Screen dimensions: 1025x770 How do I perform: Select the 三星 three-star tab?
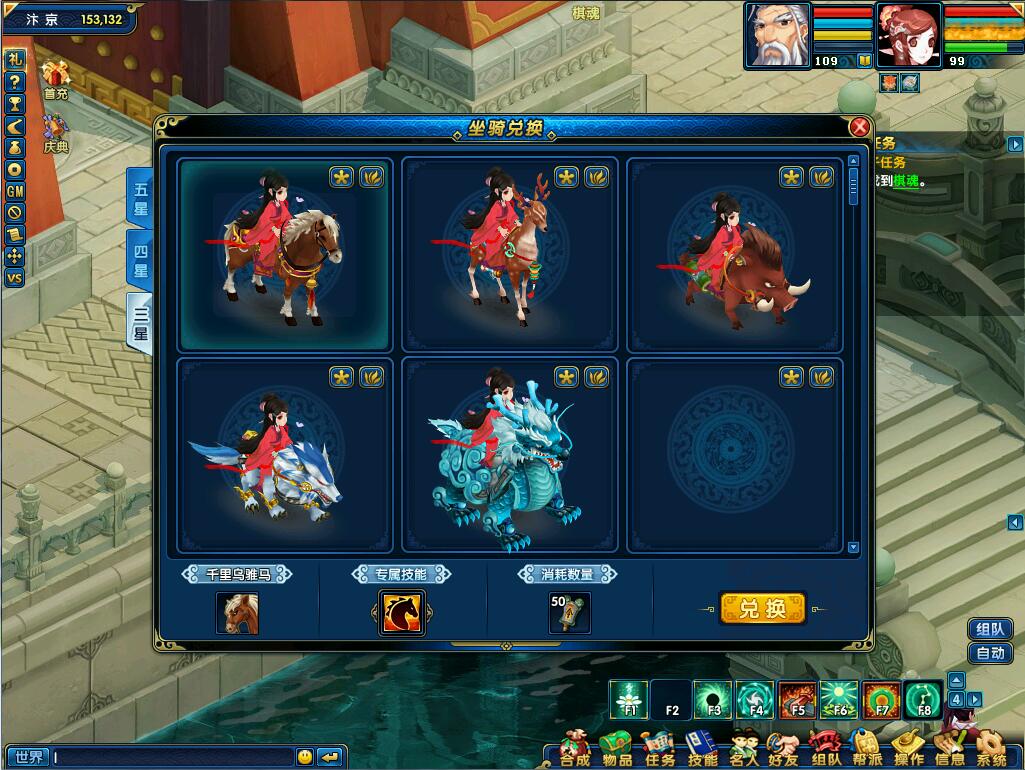pyautogui.click(x=140, y=320)
